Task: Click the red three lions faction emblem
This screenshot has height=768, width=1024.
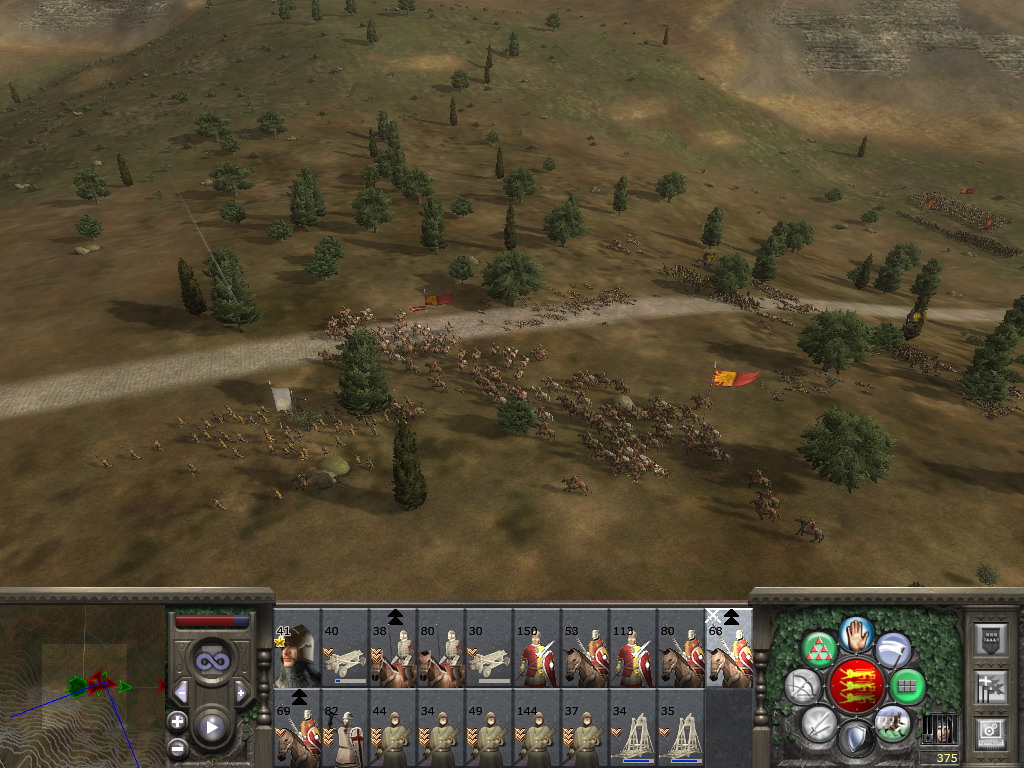Action: [856, 686]
